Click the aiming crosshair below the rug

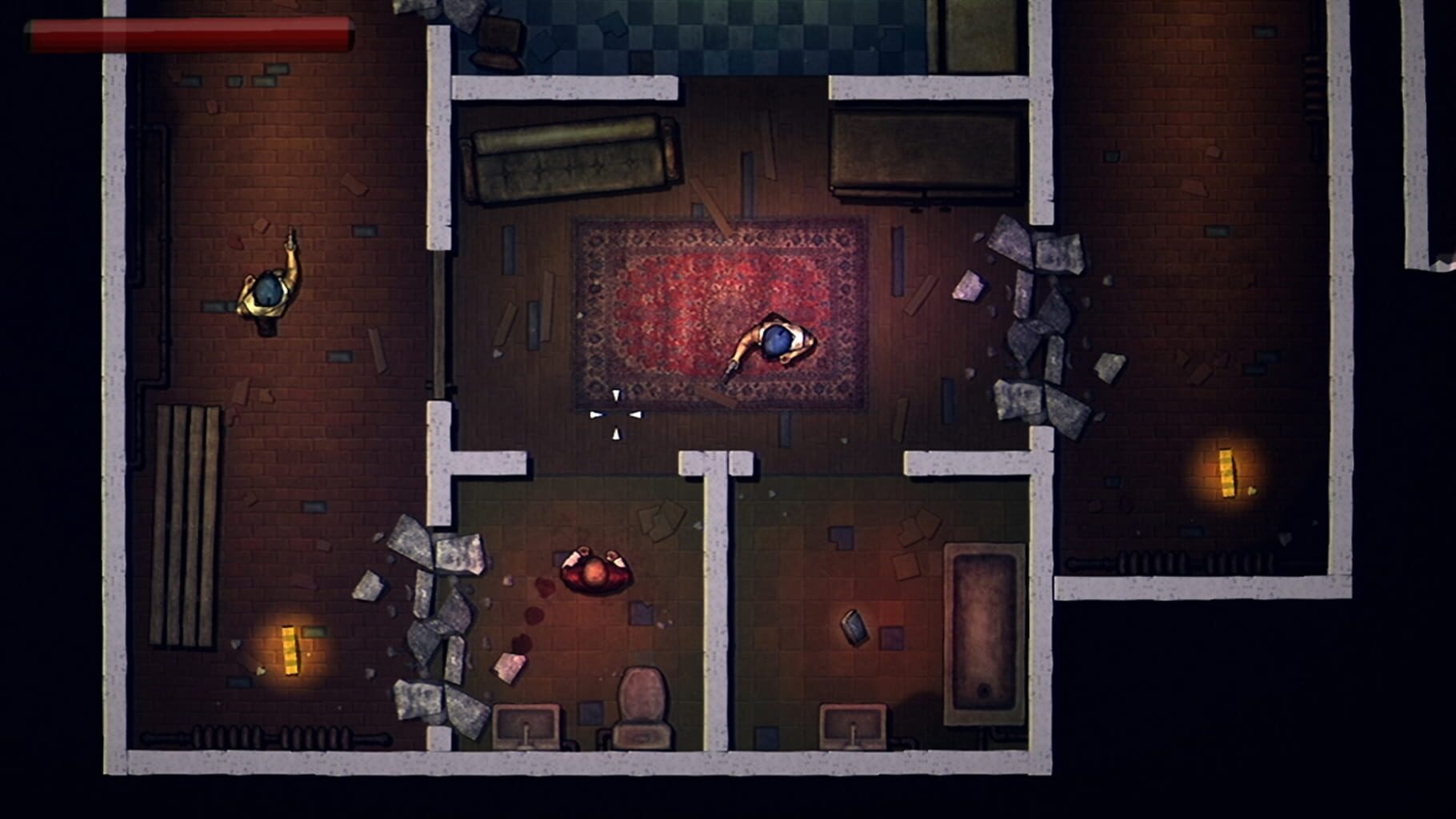coord(618,416)
